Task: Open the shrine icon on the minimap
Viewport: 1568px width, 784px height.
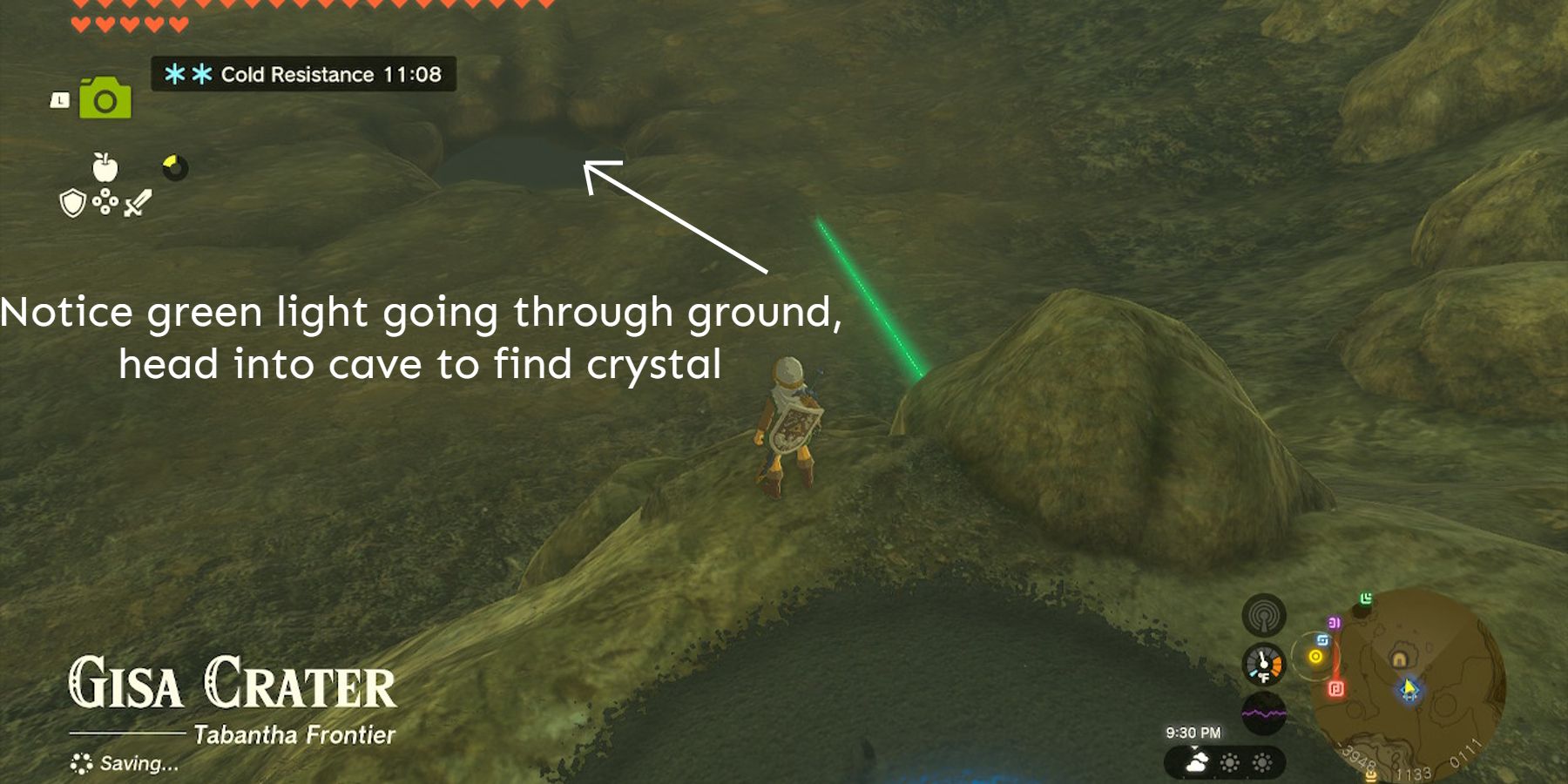Action: point(1399,659)
